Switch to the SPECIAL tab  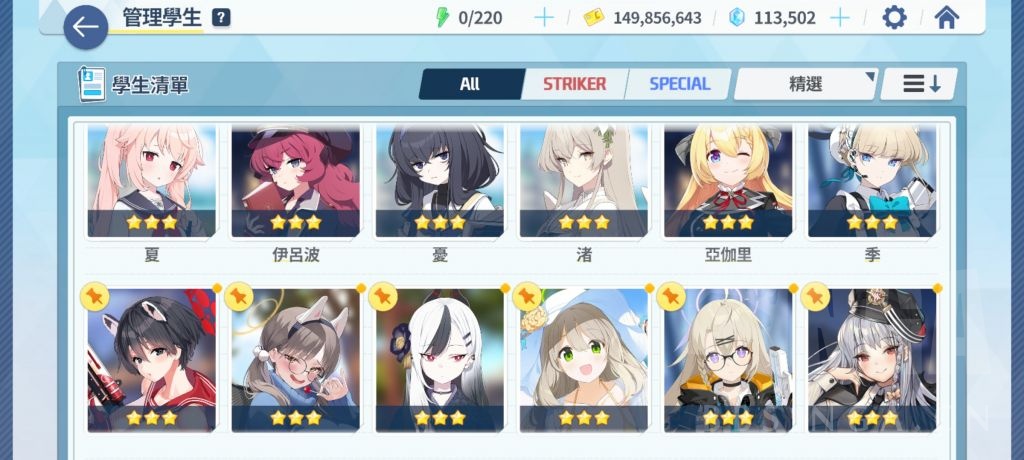coord(679,84)
